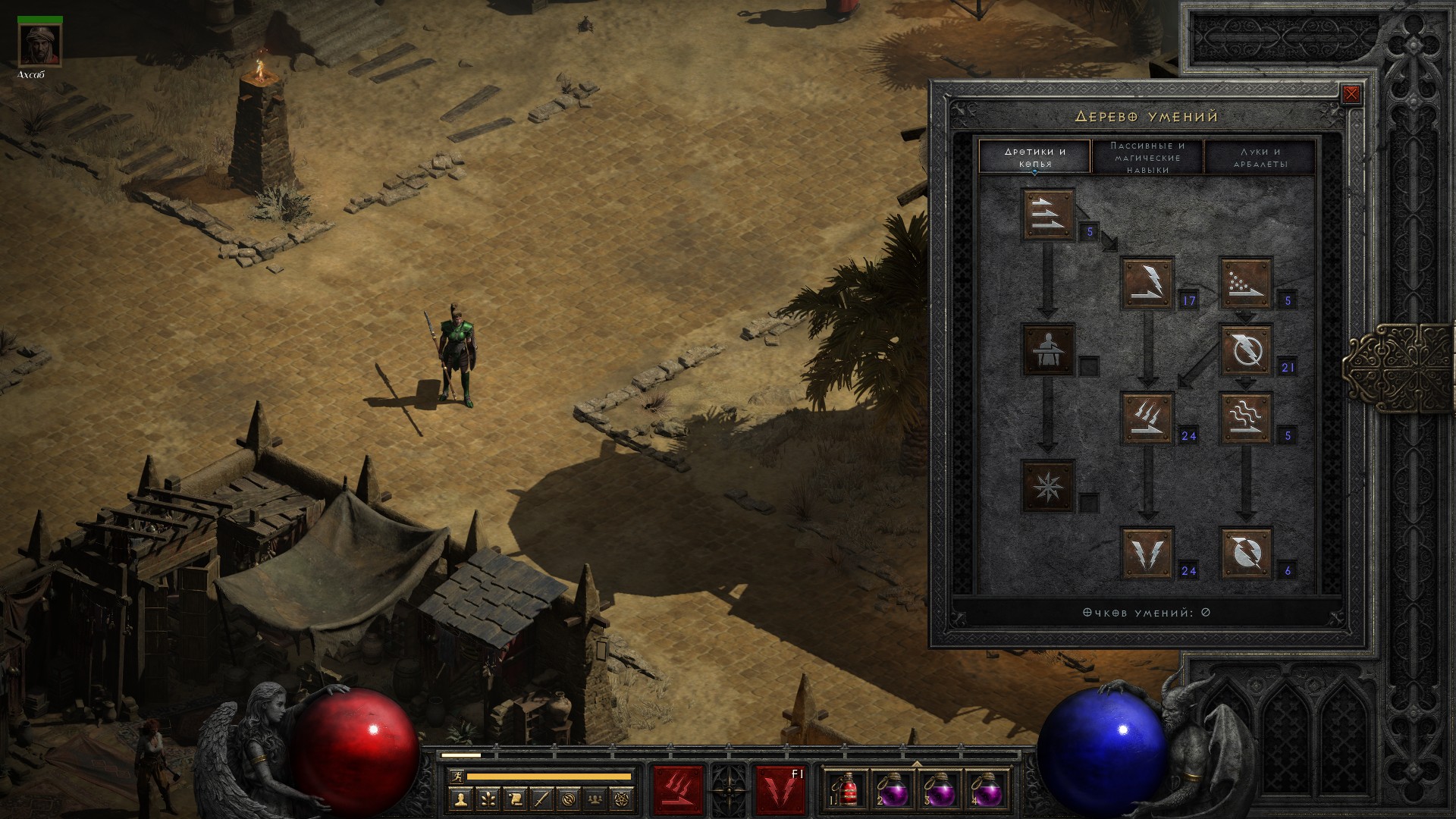Choose the Power Strike skill at level 17
Screen dimensions: 1456x819
tap(1147, 284)
